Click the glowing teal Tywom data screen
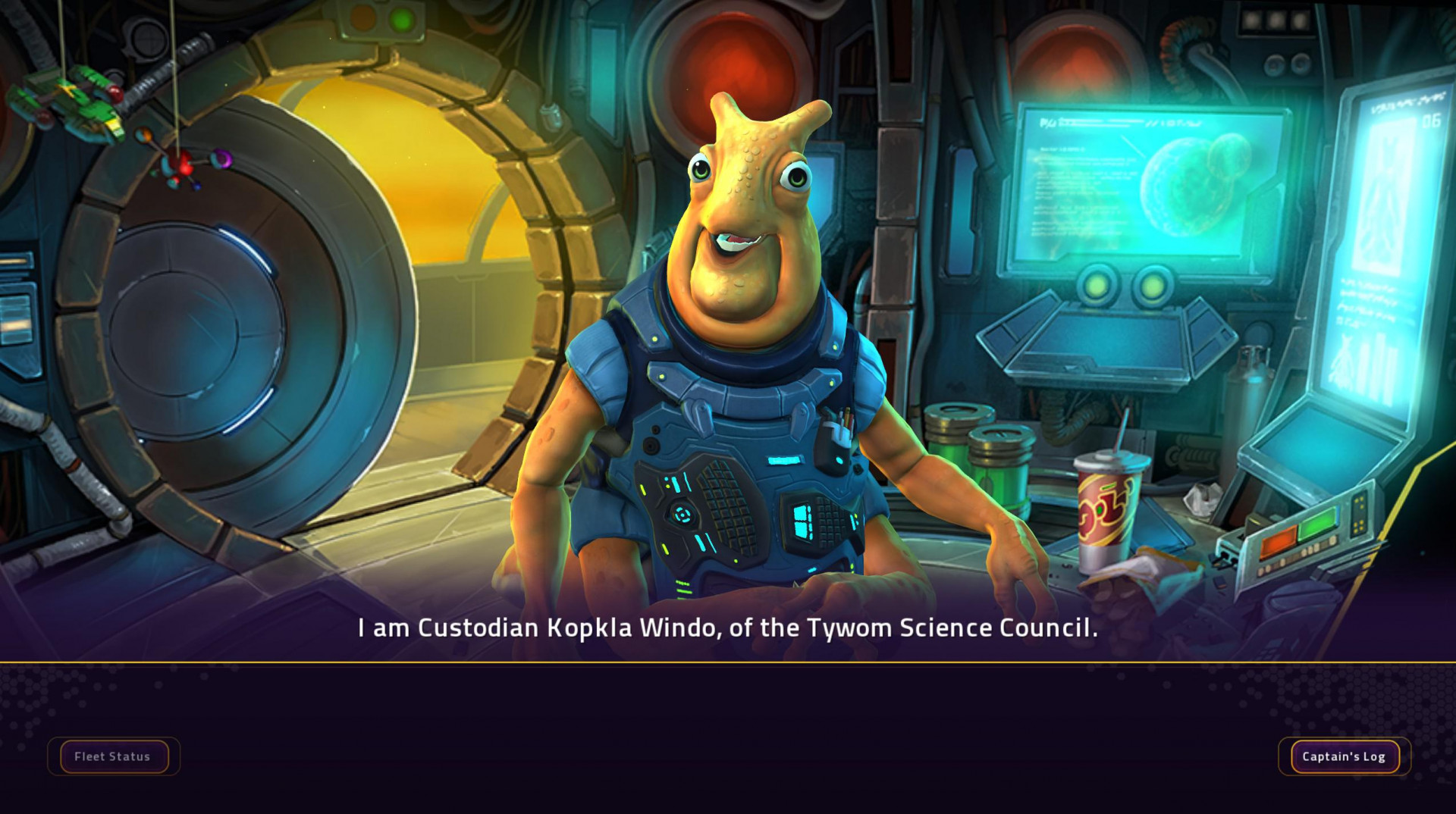The height and width of the screenshot is (814, 1456). tap(1100, 189)
